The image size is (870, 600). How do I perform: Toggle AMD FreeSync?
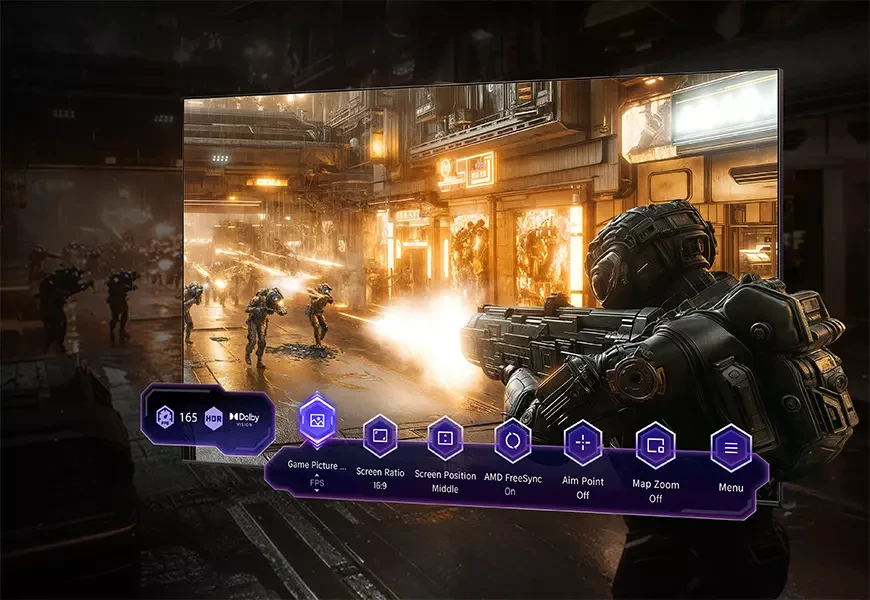(513, 440)
